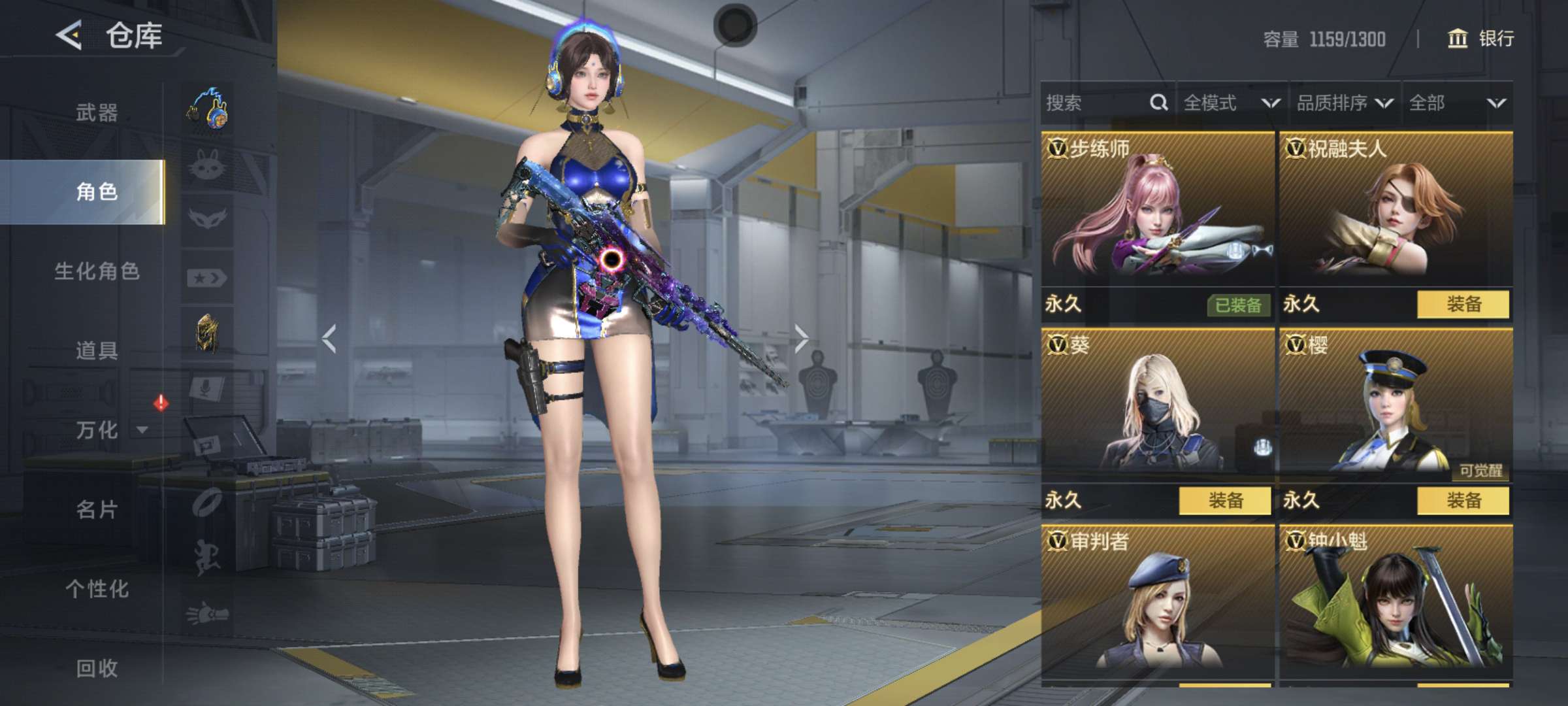Open the 名片 tab

click(x=97, y=509)
